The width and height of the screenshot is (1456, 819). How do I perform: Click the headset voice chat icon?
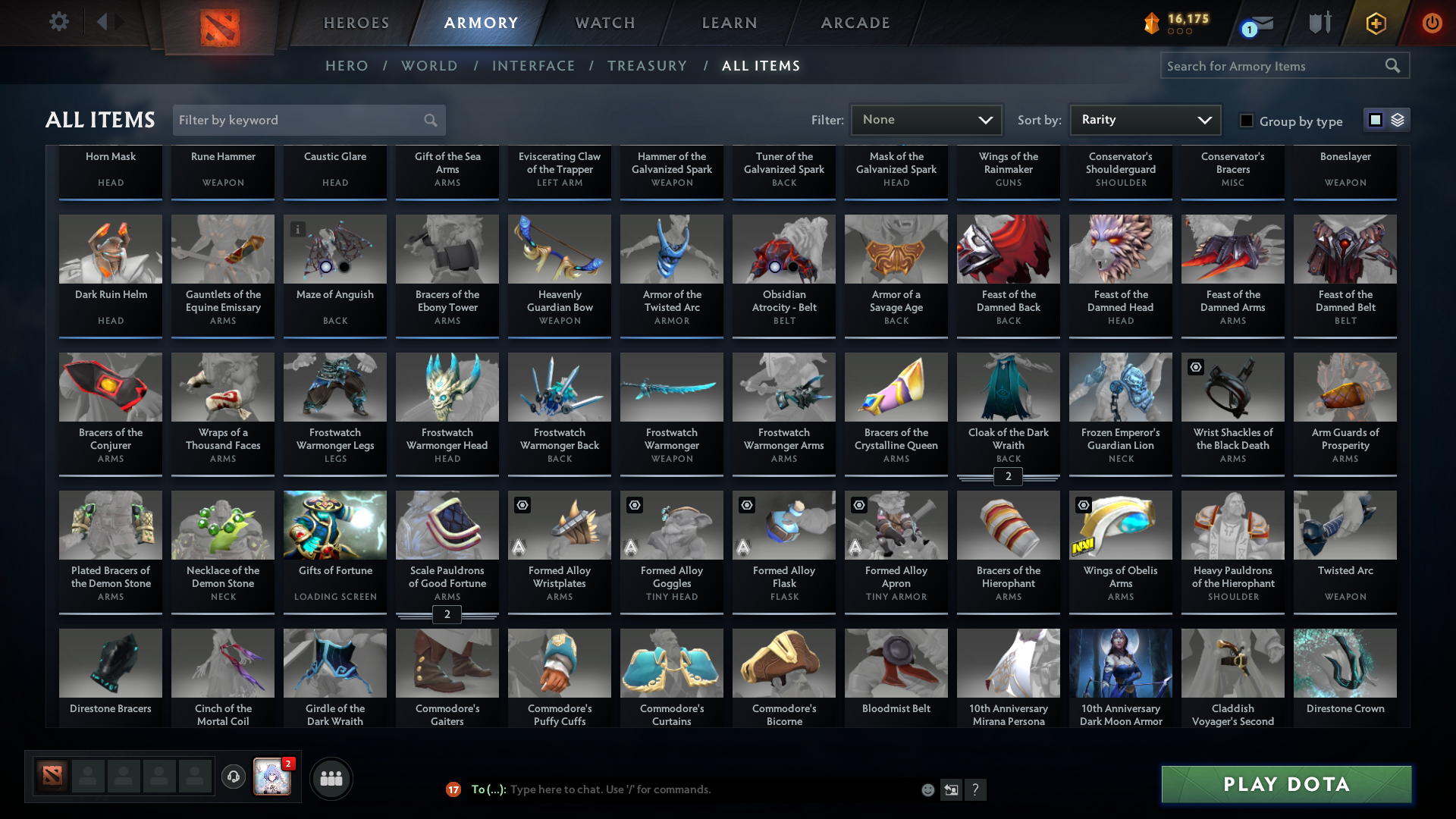(234, 777)
